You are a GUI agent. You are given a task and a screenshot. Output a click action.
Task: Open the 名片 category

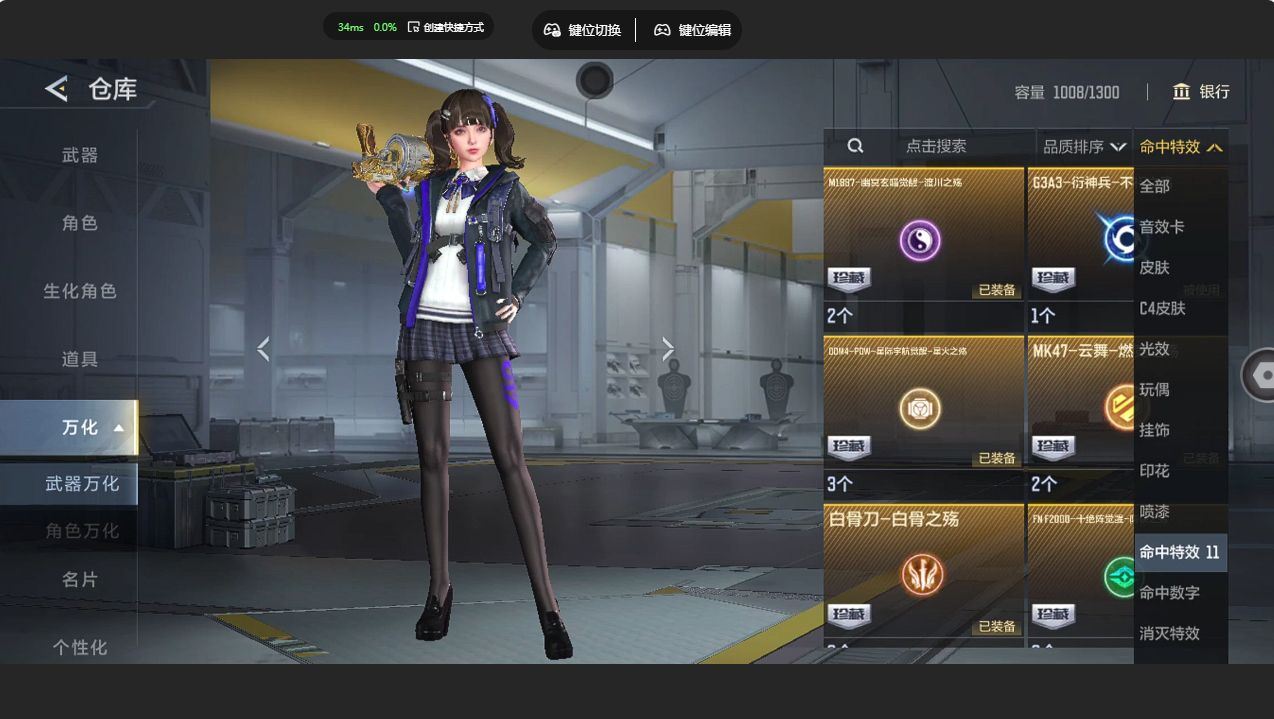pos(80,579)
